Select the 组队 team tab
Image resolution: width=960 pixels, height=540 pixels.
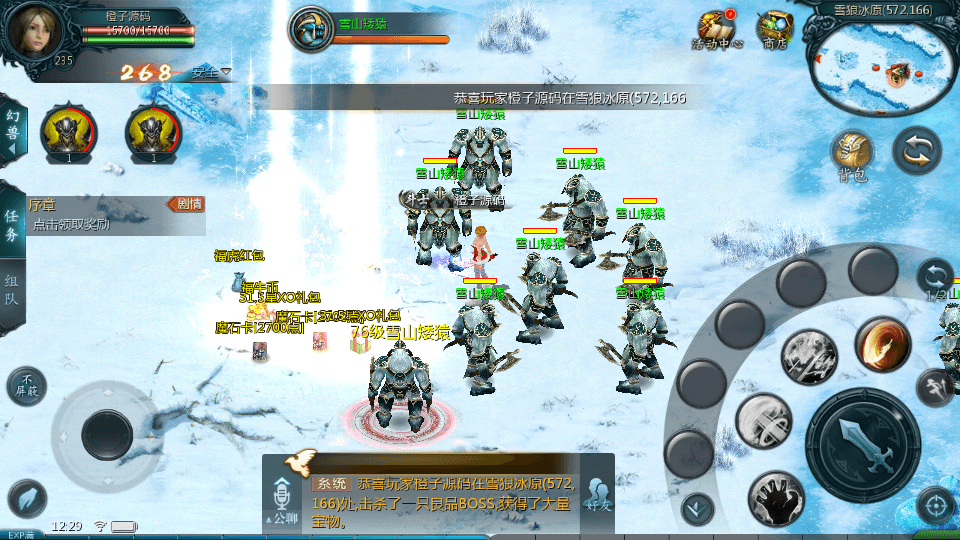tap(12, 290)
